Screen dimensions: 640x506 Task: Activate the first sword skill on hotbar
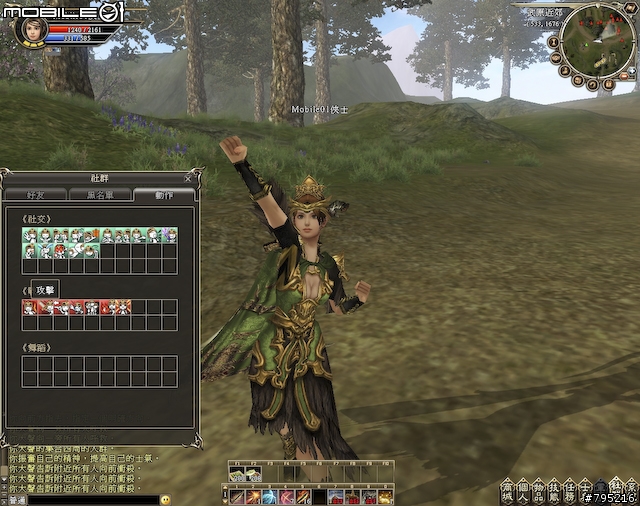pyautogui.click(x=238, y=497)
